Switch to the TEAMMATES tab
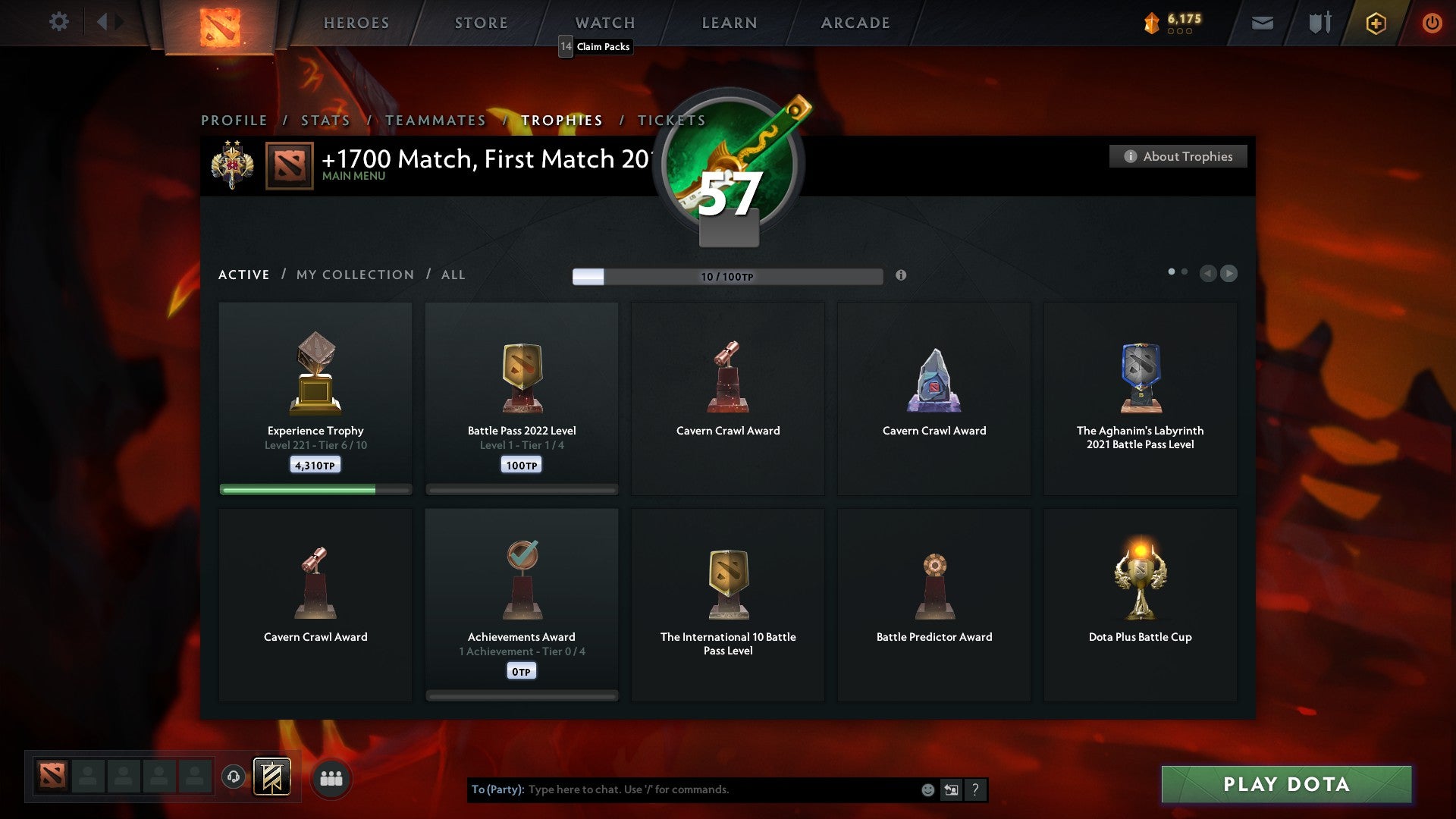1456x819 pixels. coord(436,120)
